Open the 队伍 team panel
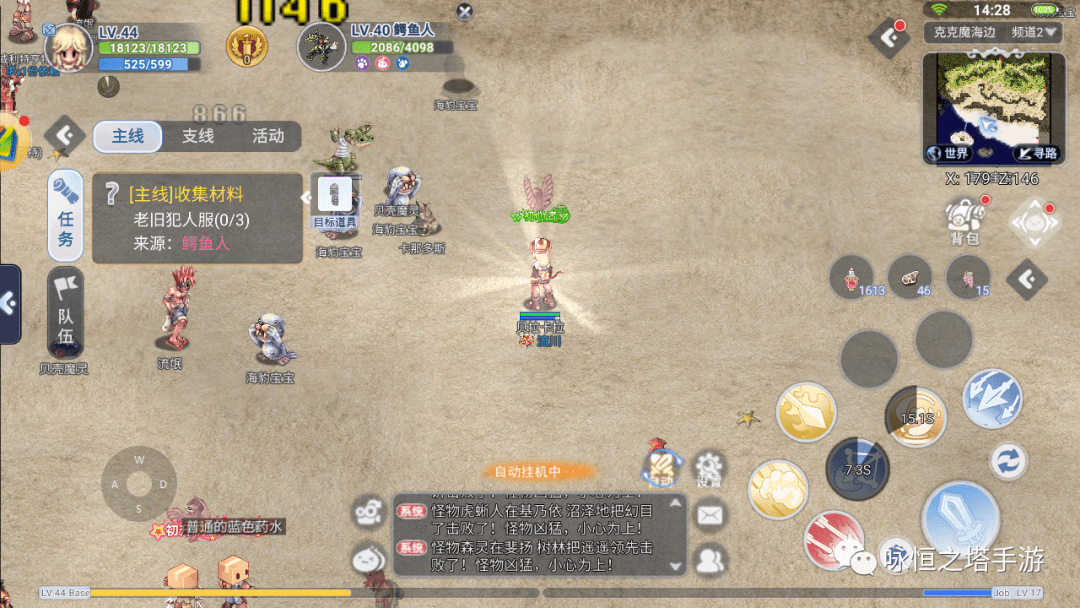 [x=66, y=311]
